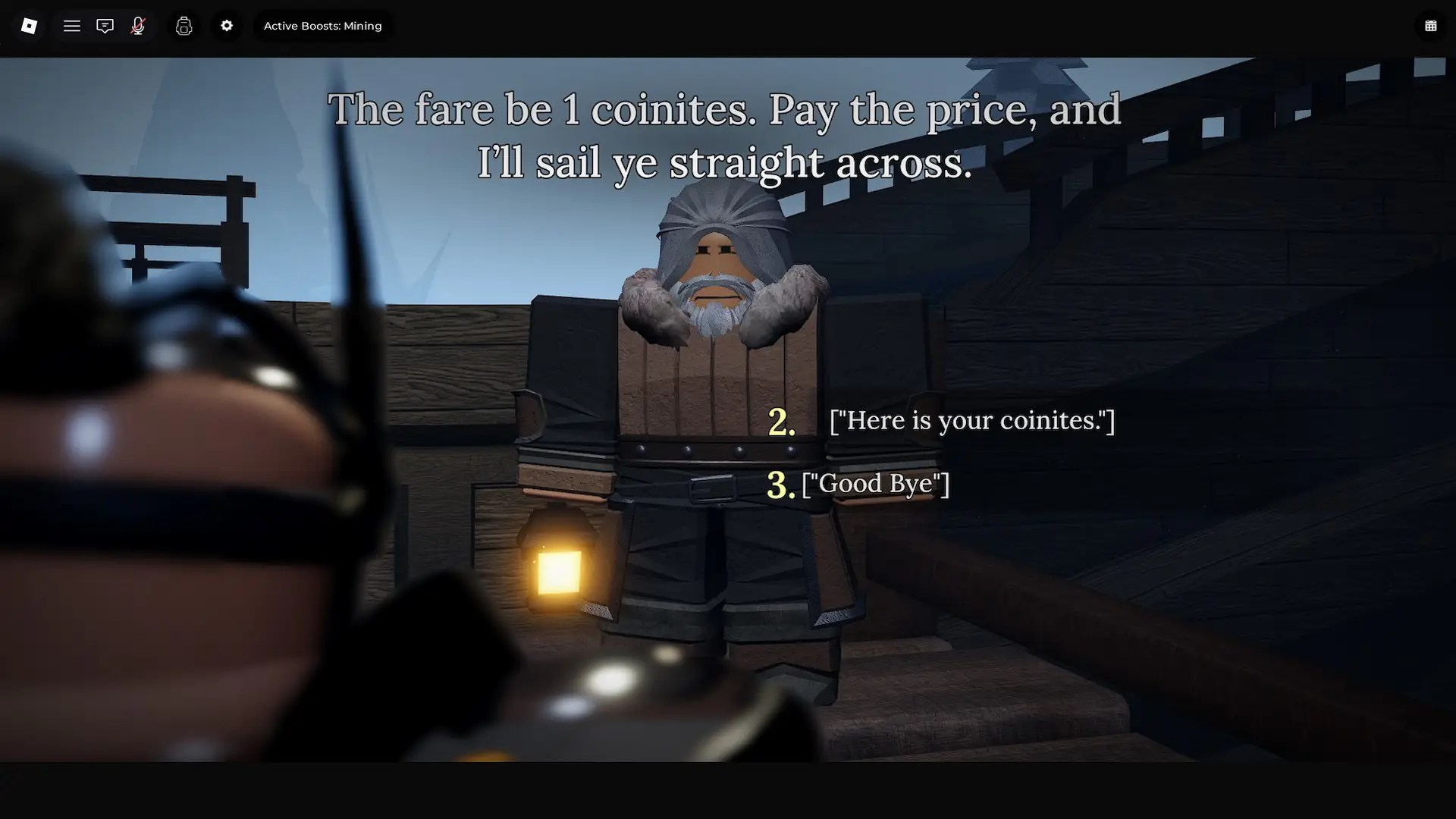Open the Roblox menu via the logo icon

29,25
